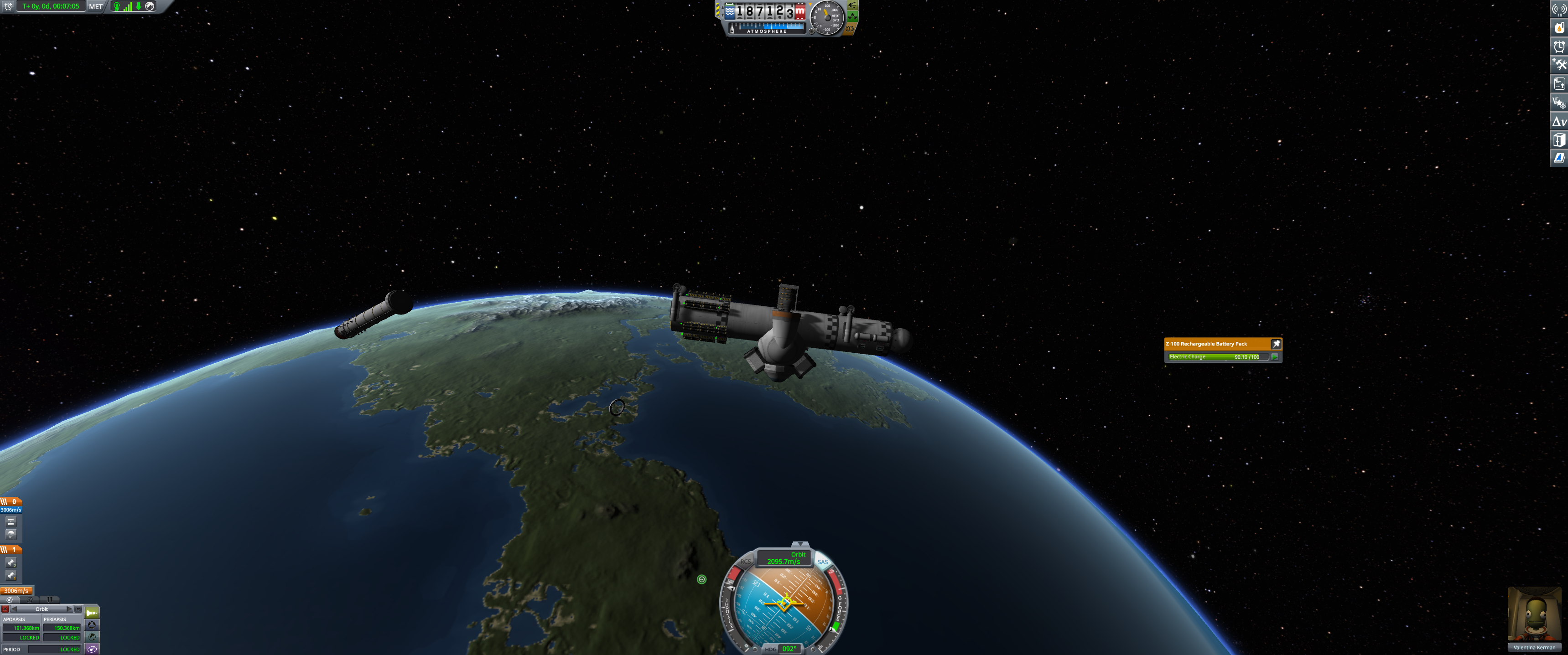Pin the Z-100 battery pack window
The width and height of the screenshot is (1568, 655).
coord(1276,344)
